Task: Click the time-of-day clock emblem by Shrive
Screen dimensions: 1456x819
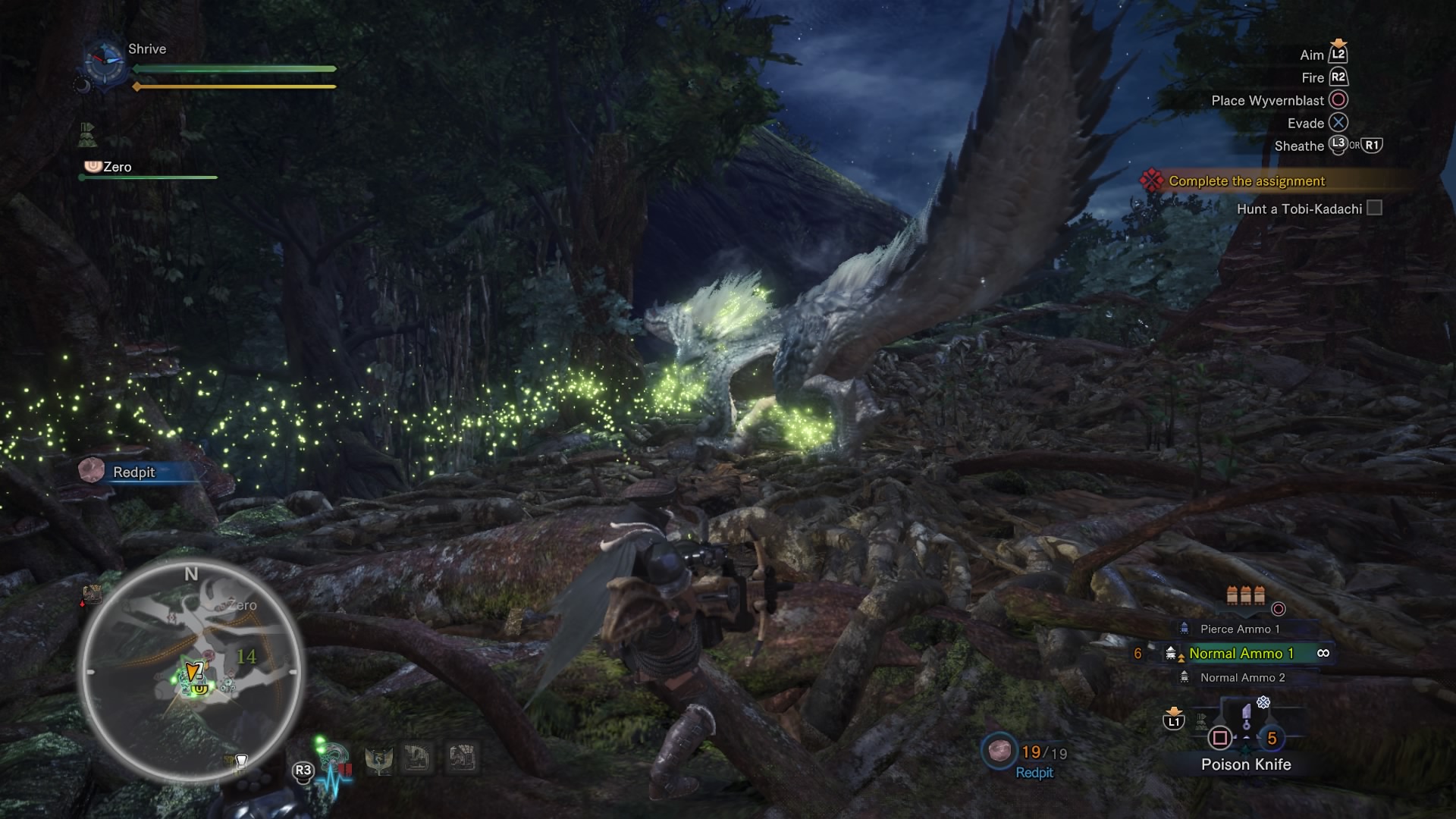Action: pyautogui.click(x=104, y=59)
